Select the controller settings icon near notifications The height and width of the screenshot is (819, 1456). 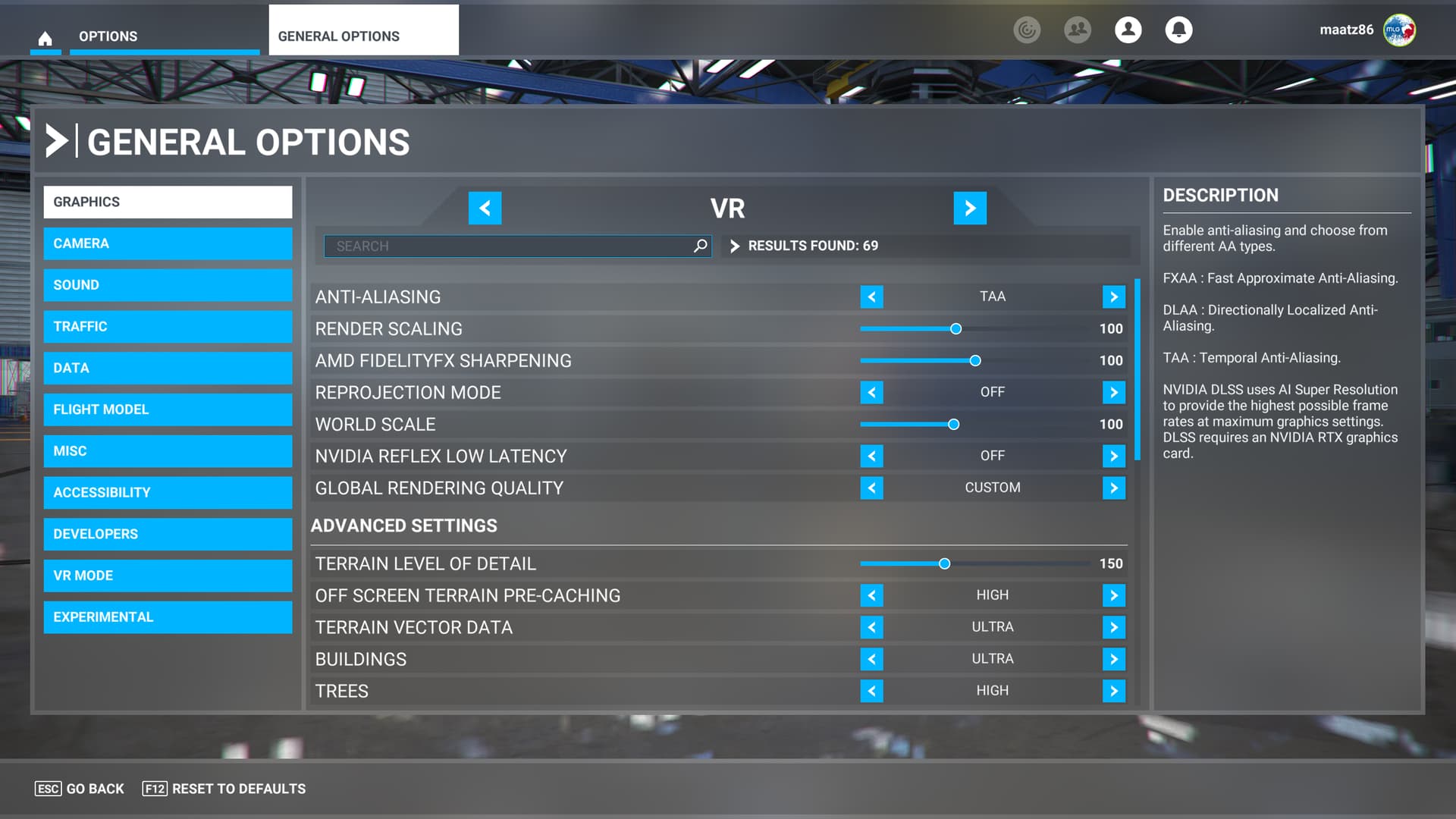click(x=1028, y=30)
